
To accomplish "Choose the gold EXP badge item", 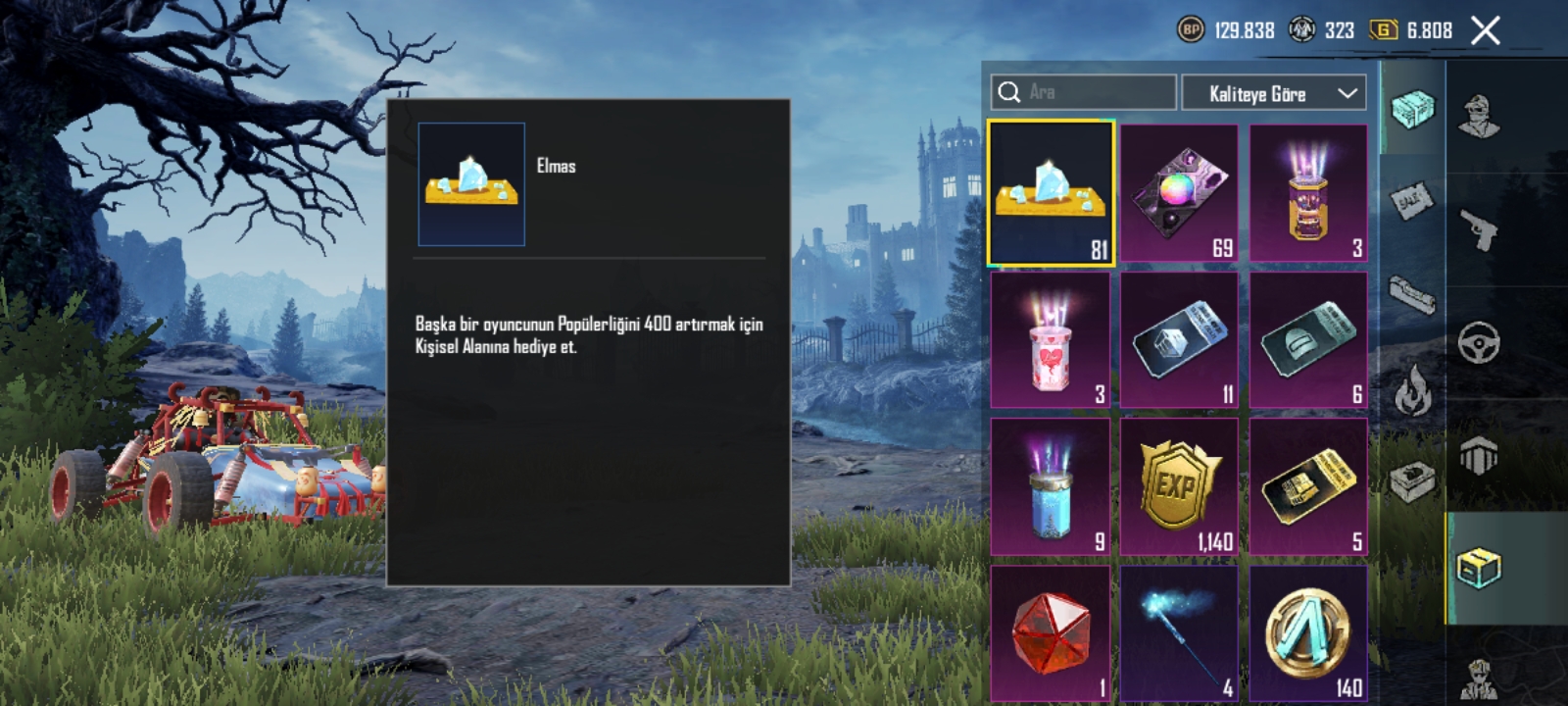I will [1179, 486].
